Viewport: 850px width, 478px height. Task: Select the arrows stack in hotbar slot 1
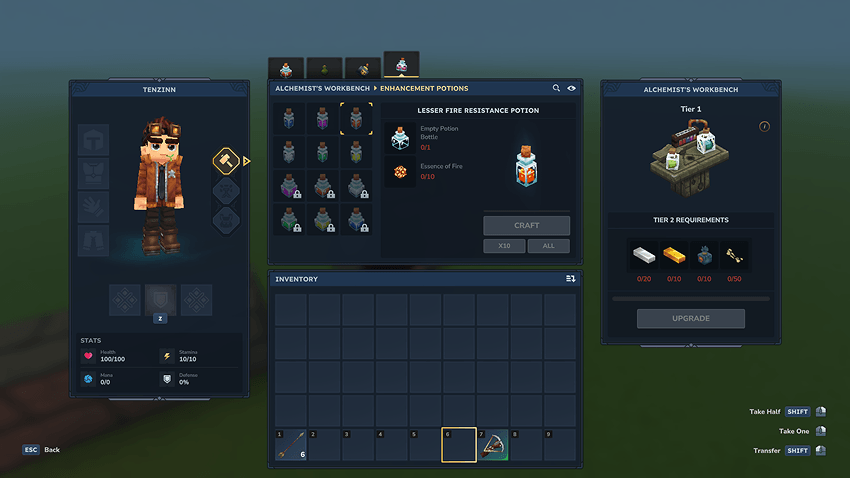(x=291, y=446)
